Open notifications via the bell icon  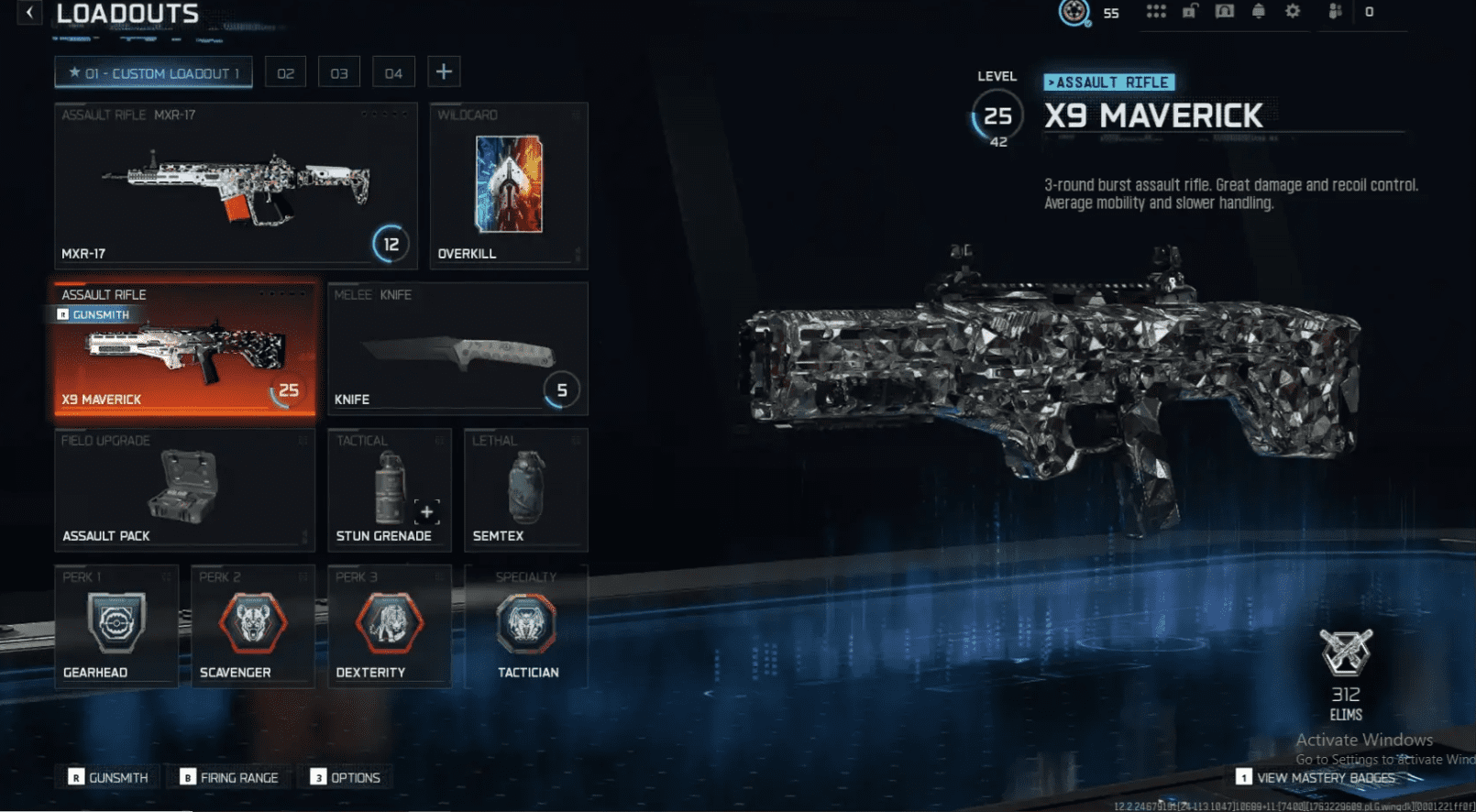(1258, 12)
